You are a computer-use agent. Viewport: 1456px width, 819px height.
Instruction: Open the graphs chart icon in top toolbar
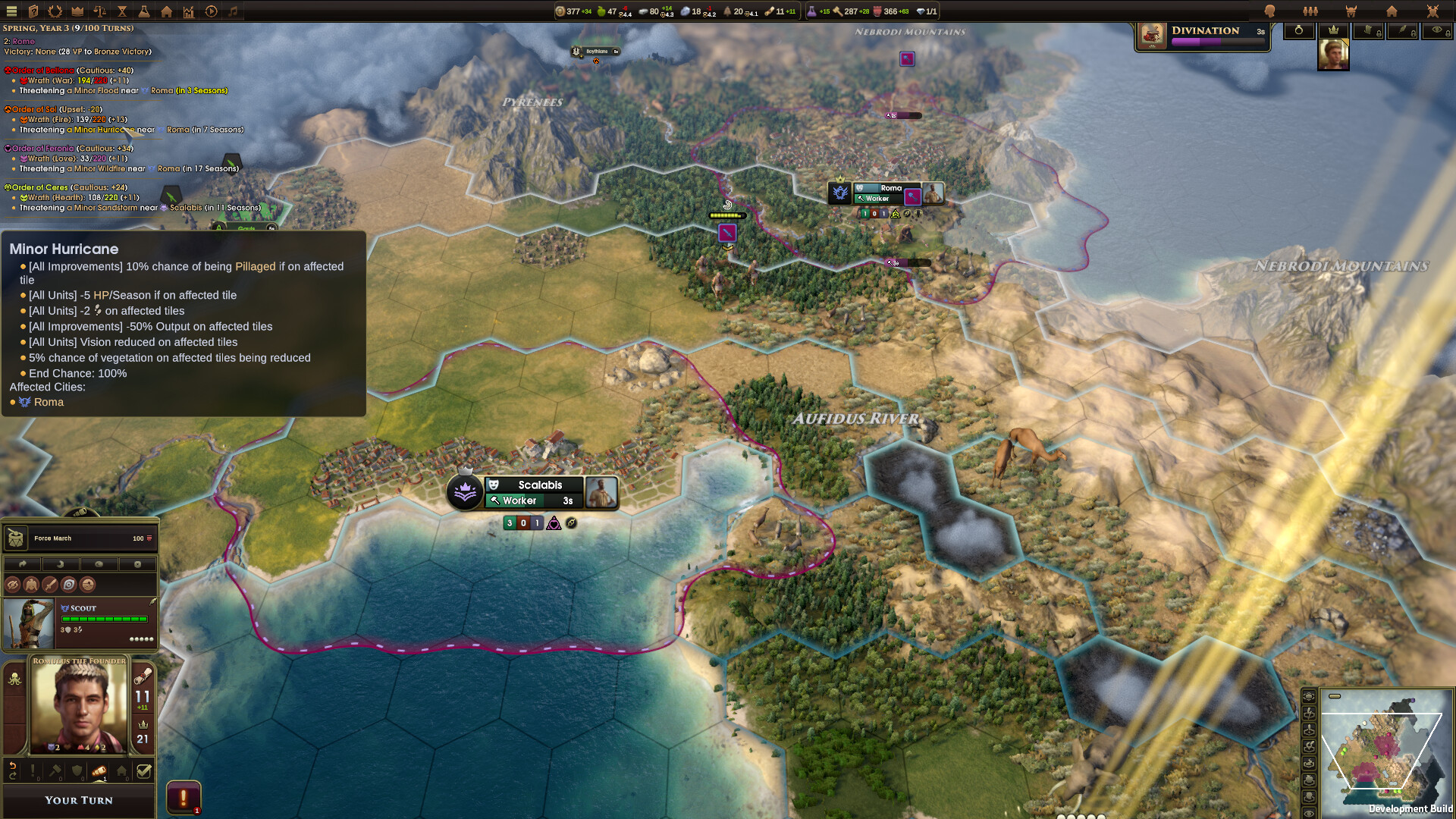tap(189, 11)
